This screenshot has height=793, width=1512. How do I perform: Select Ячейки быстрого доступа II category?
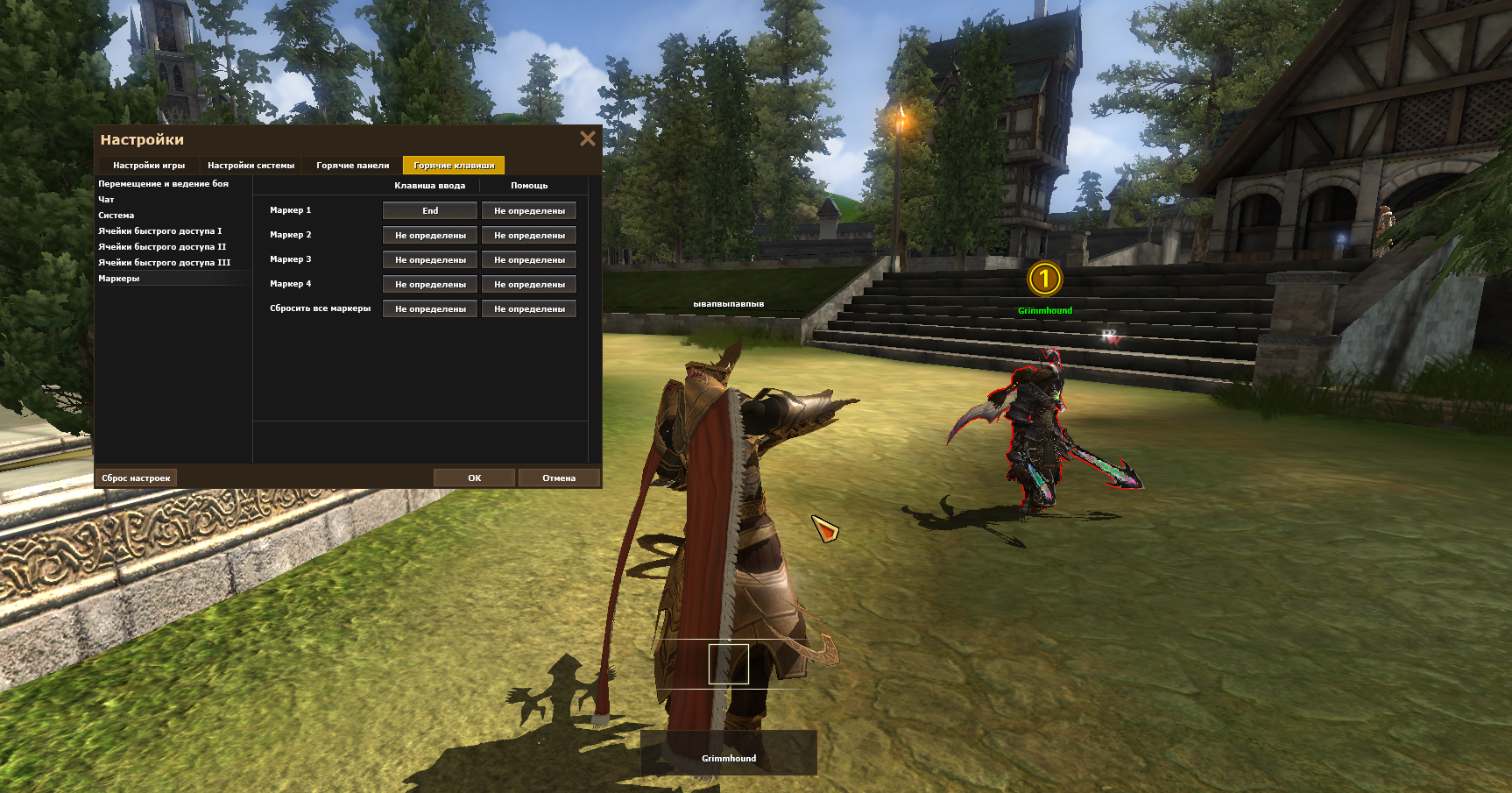pos(162,247)
